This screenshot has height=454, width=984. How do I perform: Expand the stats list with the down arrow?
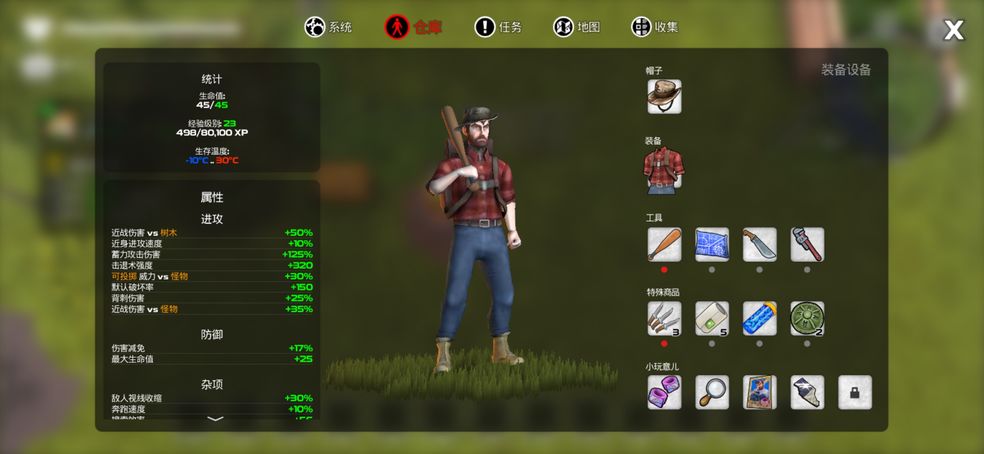click(215, 420)
